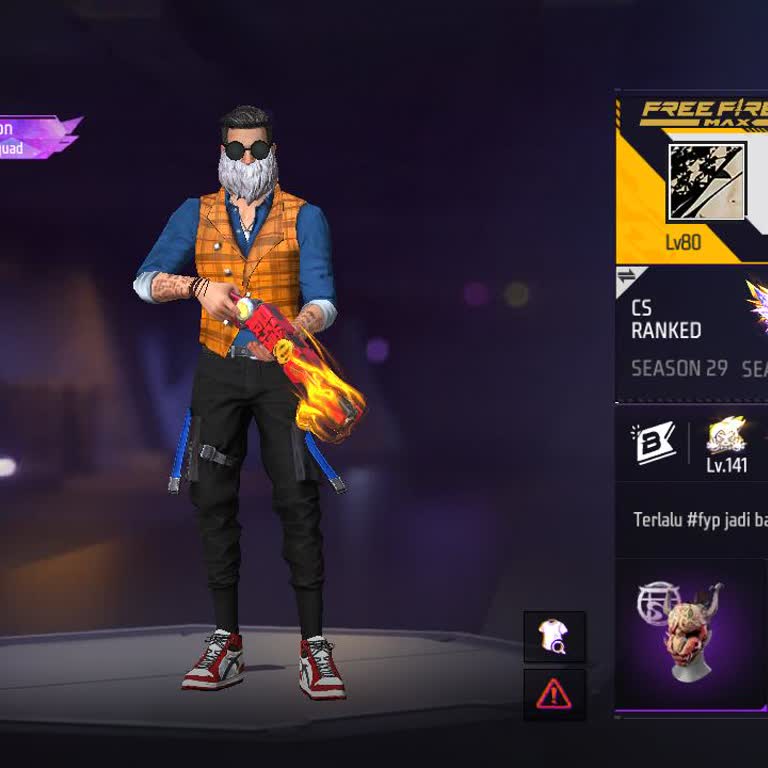This screenshot has width=768, height=768.
Task: Click the red warning report button
Action: (554, 694)
